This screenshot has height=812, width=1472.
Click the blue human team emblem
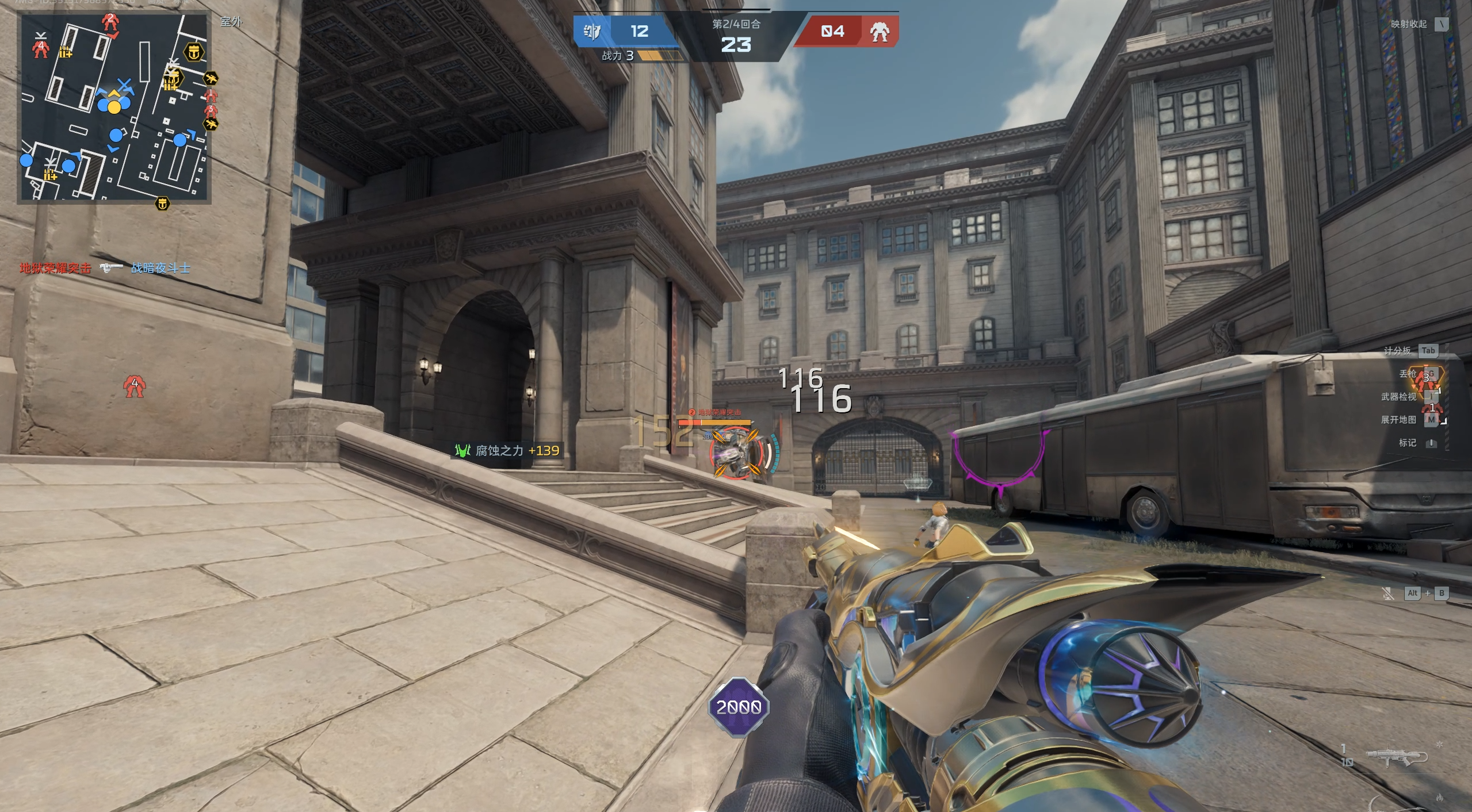coord(592,31)
